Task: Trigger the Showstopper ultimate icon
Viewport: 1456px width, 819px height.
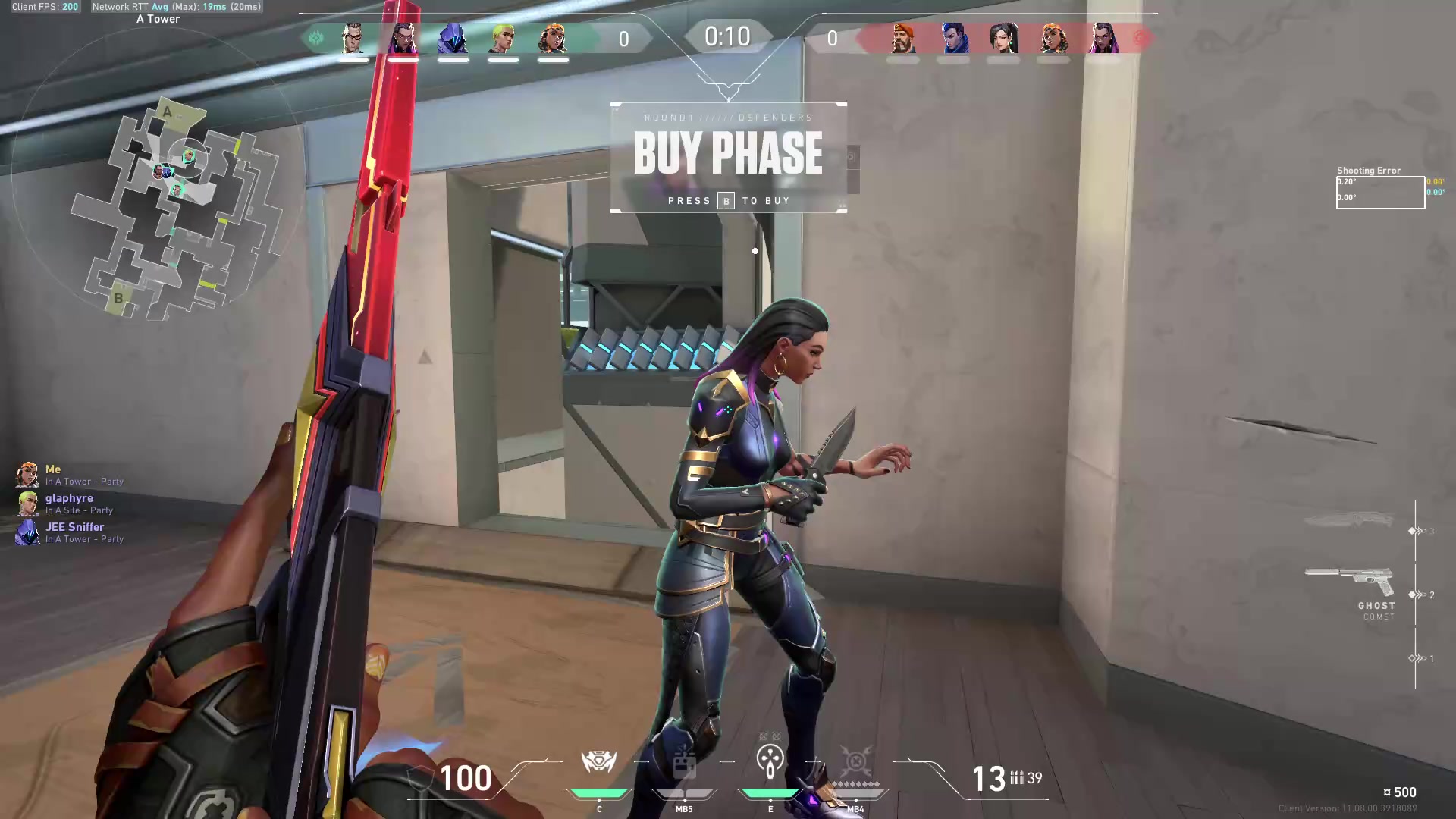Action: pos(855,761)
